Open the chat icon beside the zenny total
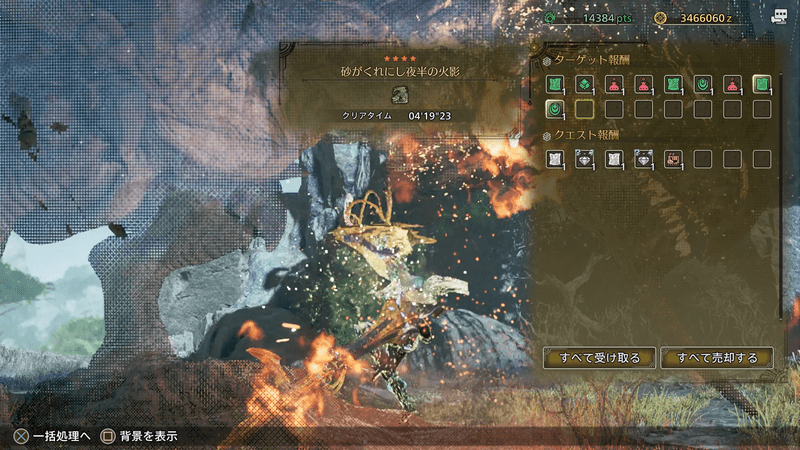Screen dimensions: 800x450 [779, 17]
